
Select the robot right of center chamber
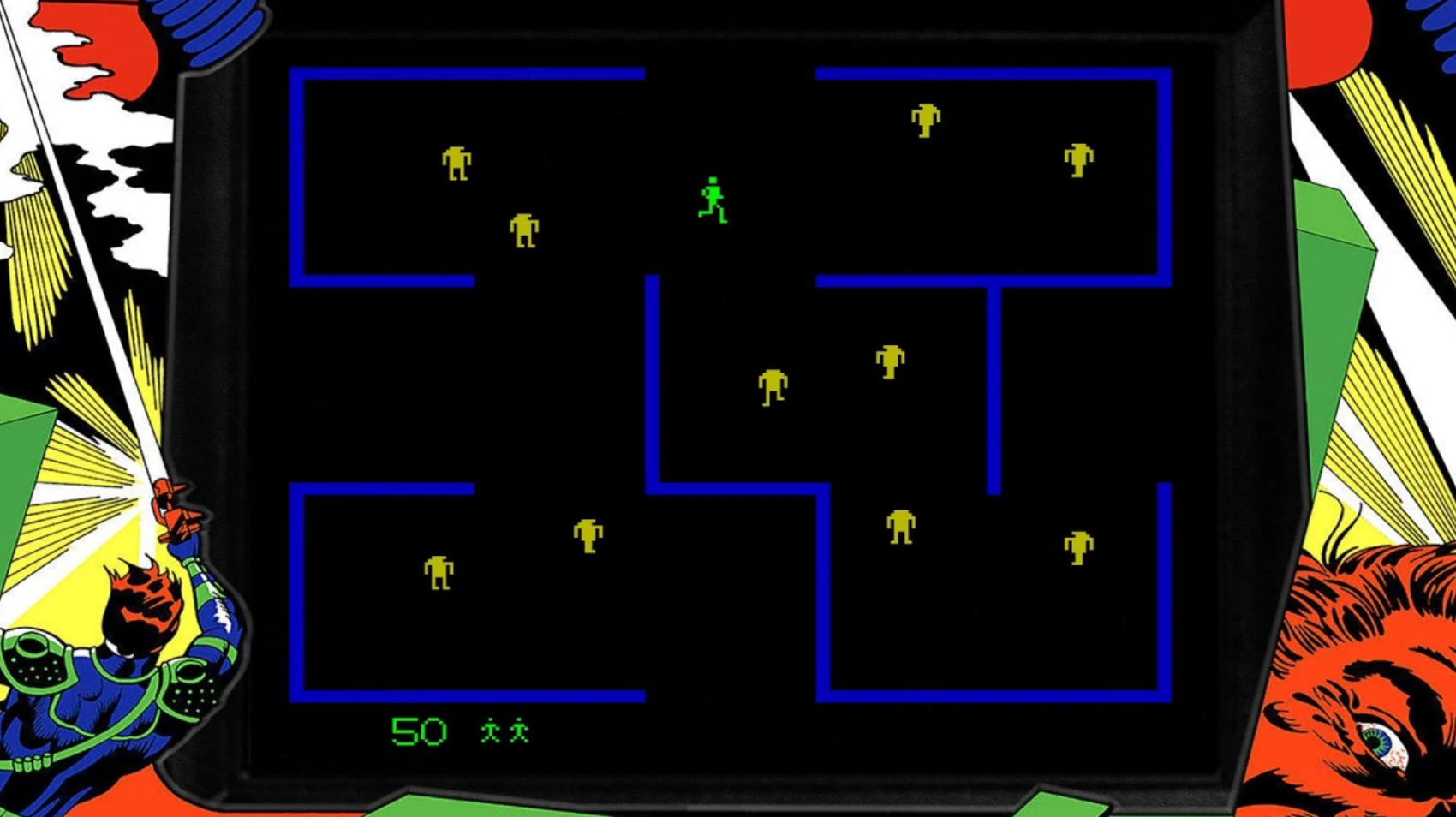click(x=888, y=362)
